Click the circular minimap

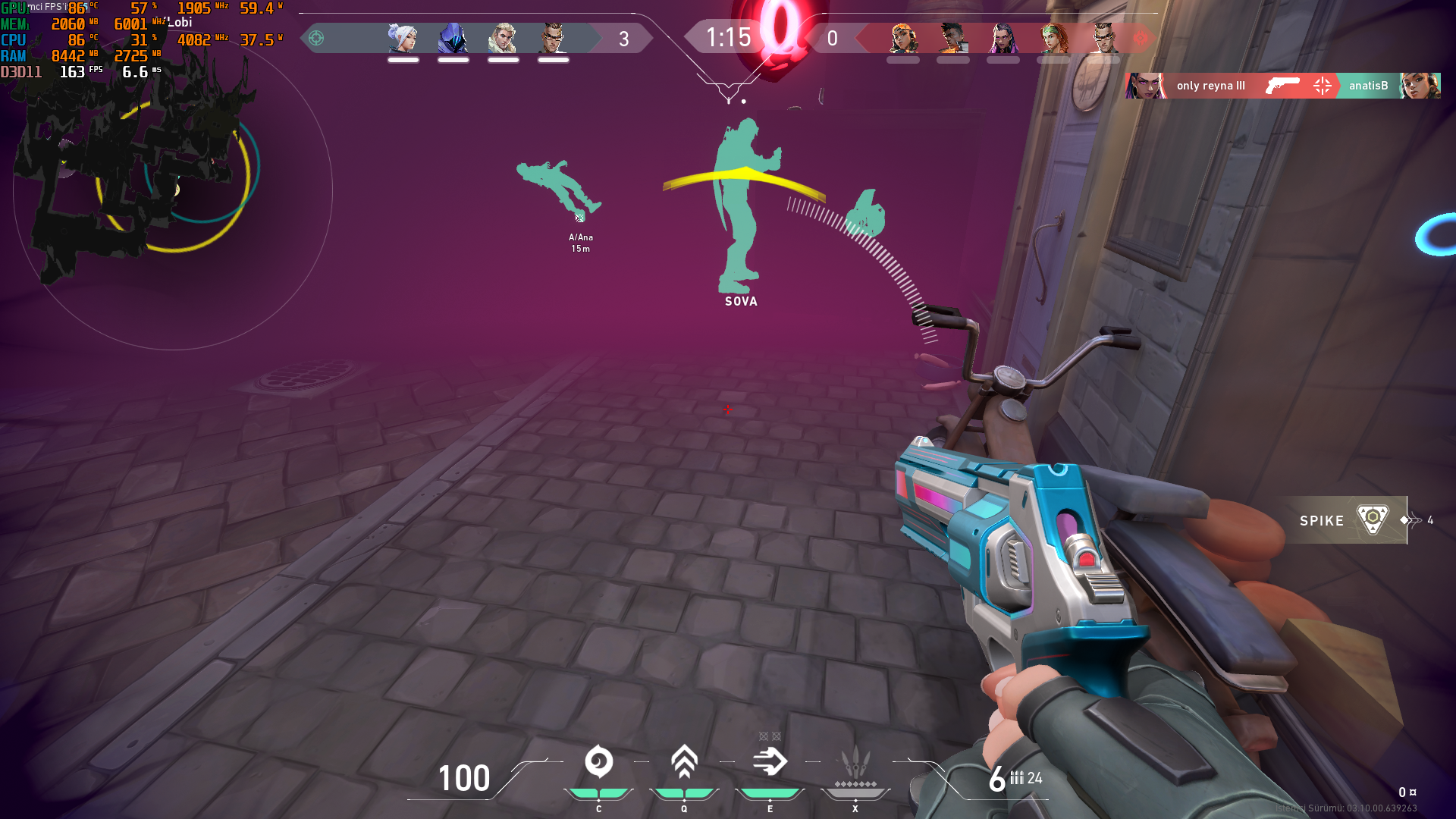(173, 190)
